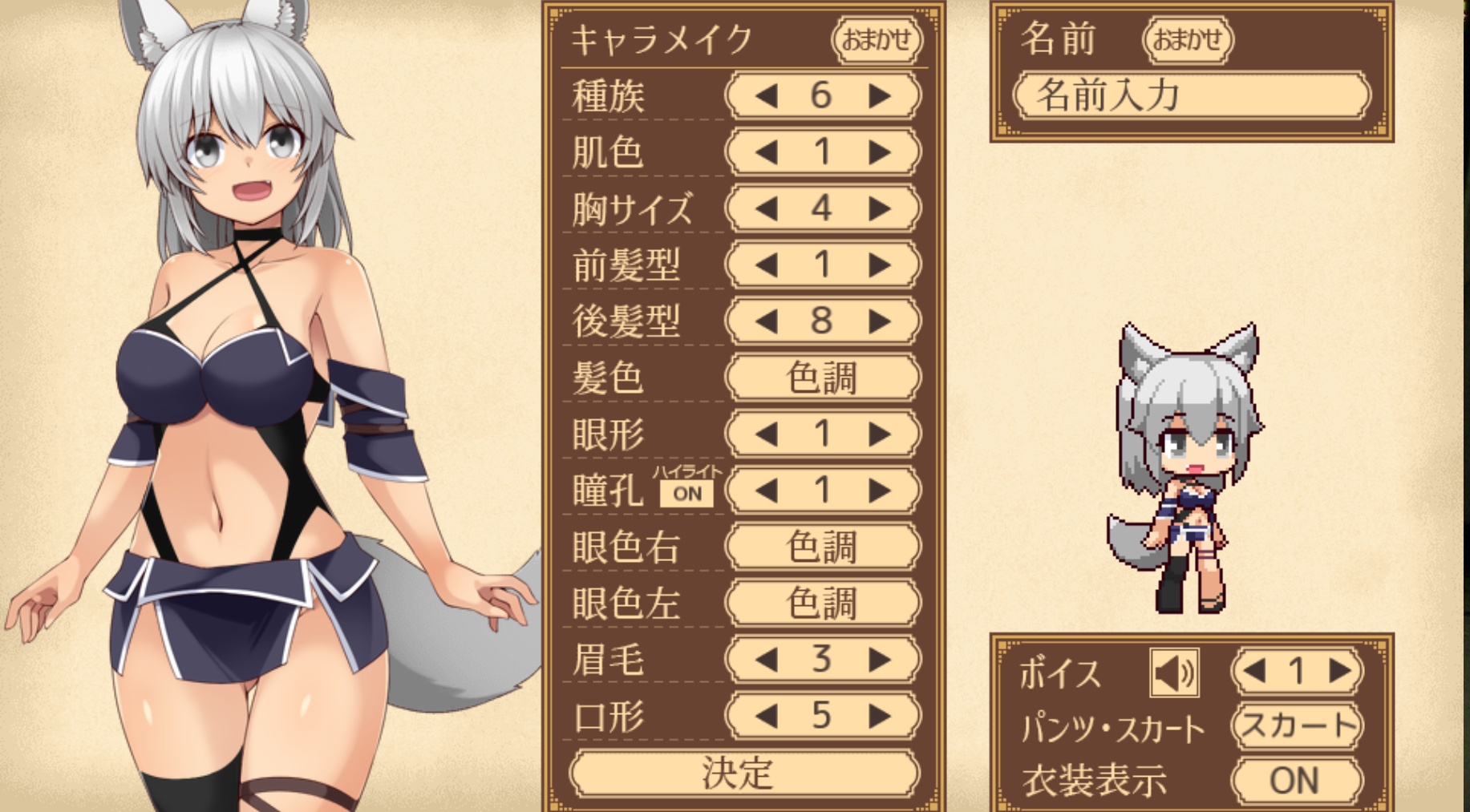Play the voice sample speaker icon
The width and height of the screenshot is (1470, 812).
[1174, 672]
